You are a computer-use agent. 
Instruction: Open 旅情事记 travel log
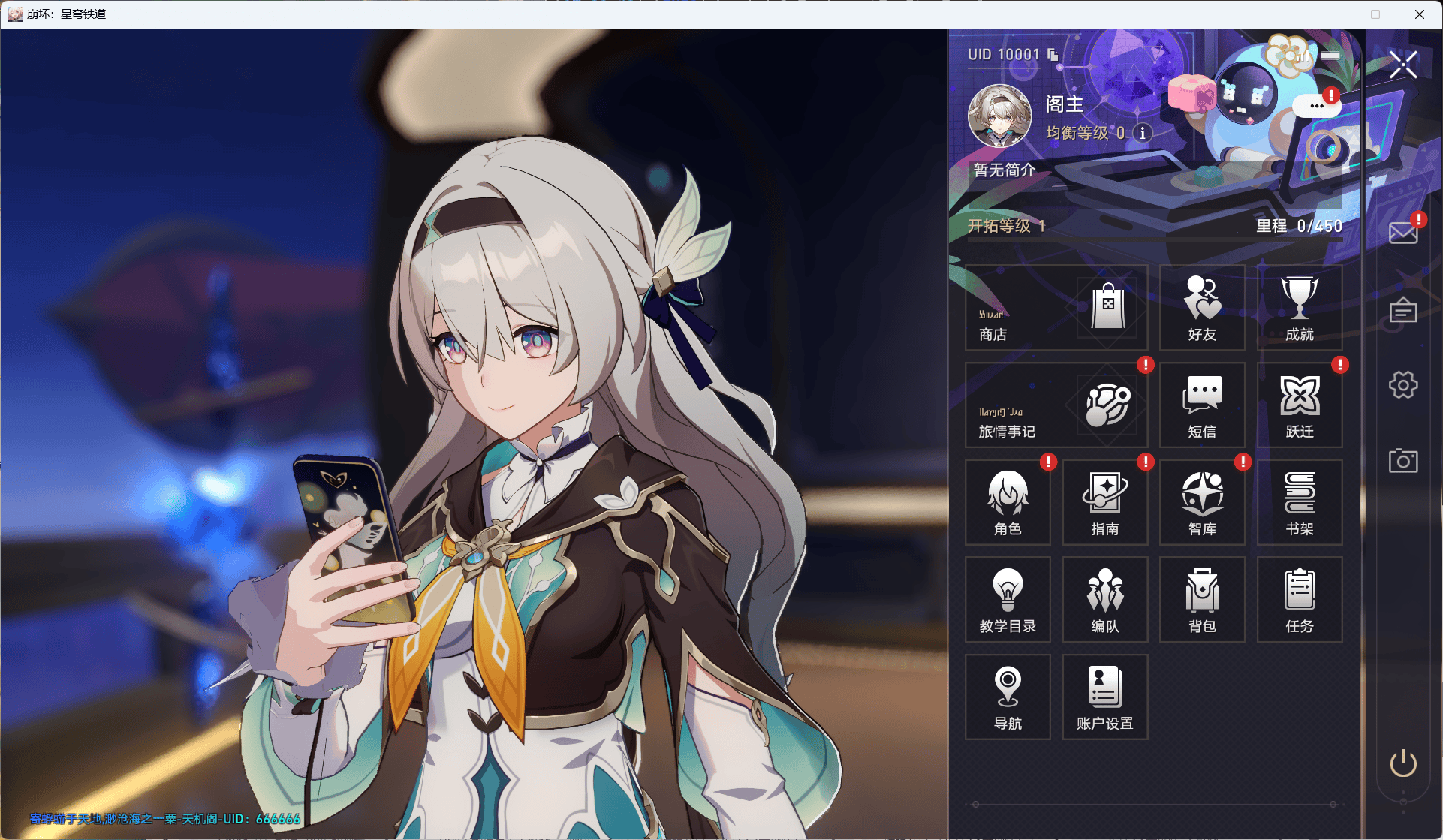click(x=1056, y=405)
